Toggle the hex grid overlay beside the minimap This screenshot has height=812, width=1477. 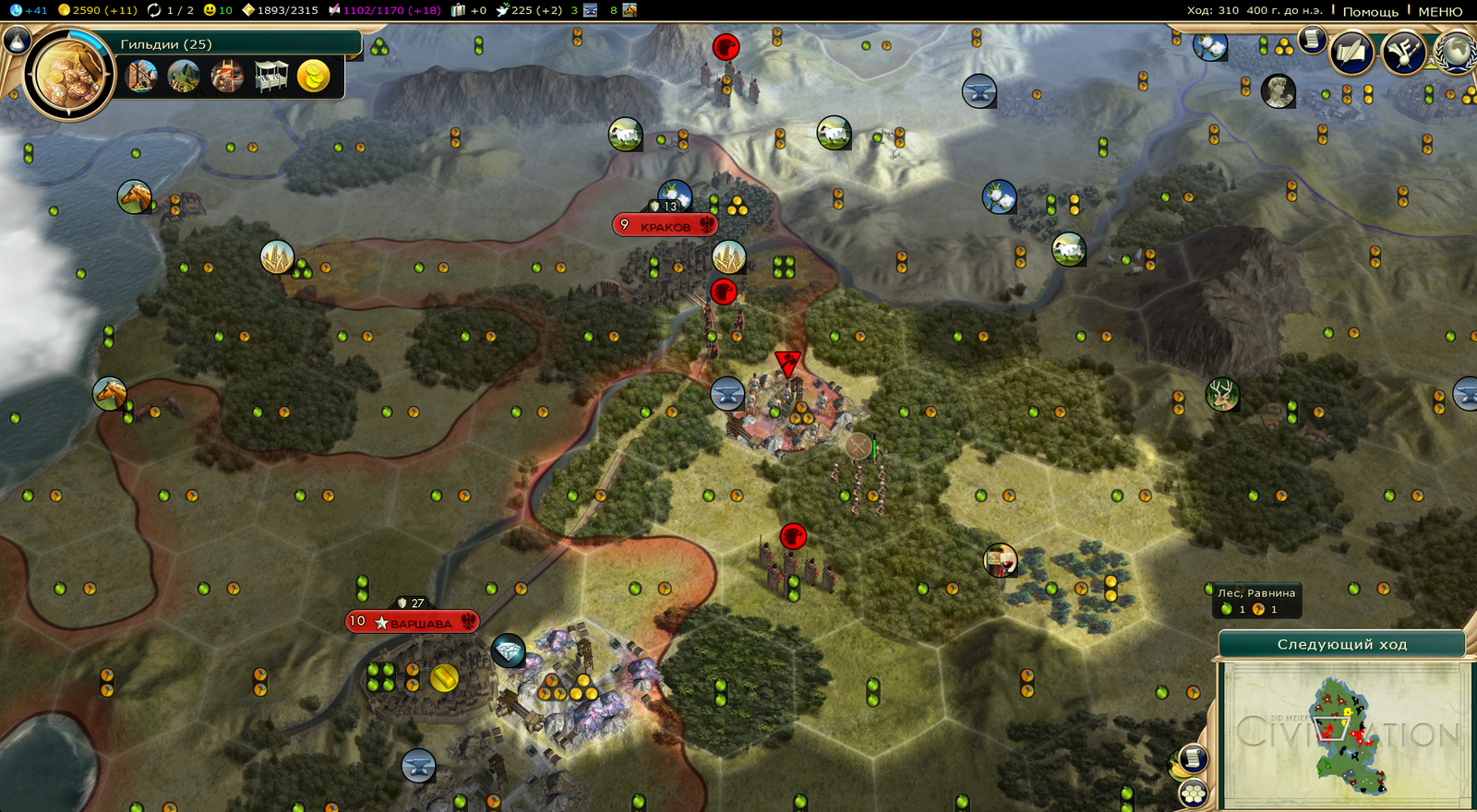click(1192, 792)
